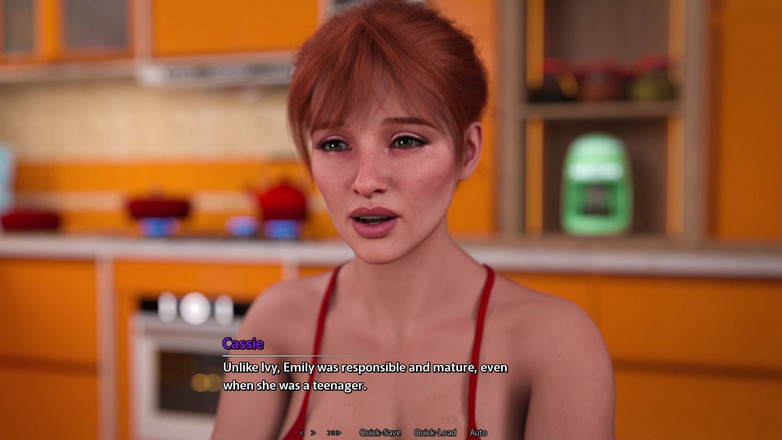Advance dialogue with the single right arrow

point(314,433)
